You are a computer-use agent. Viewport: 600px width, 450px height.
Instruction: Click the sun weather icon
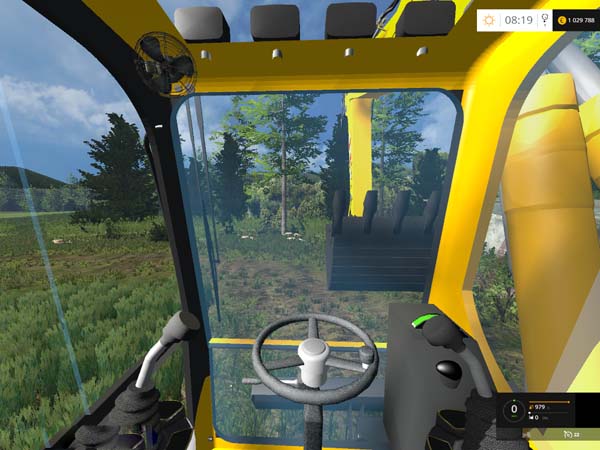[x=489, y=19]
